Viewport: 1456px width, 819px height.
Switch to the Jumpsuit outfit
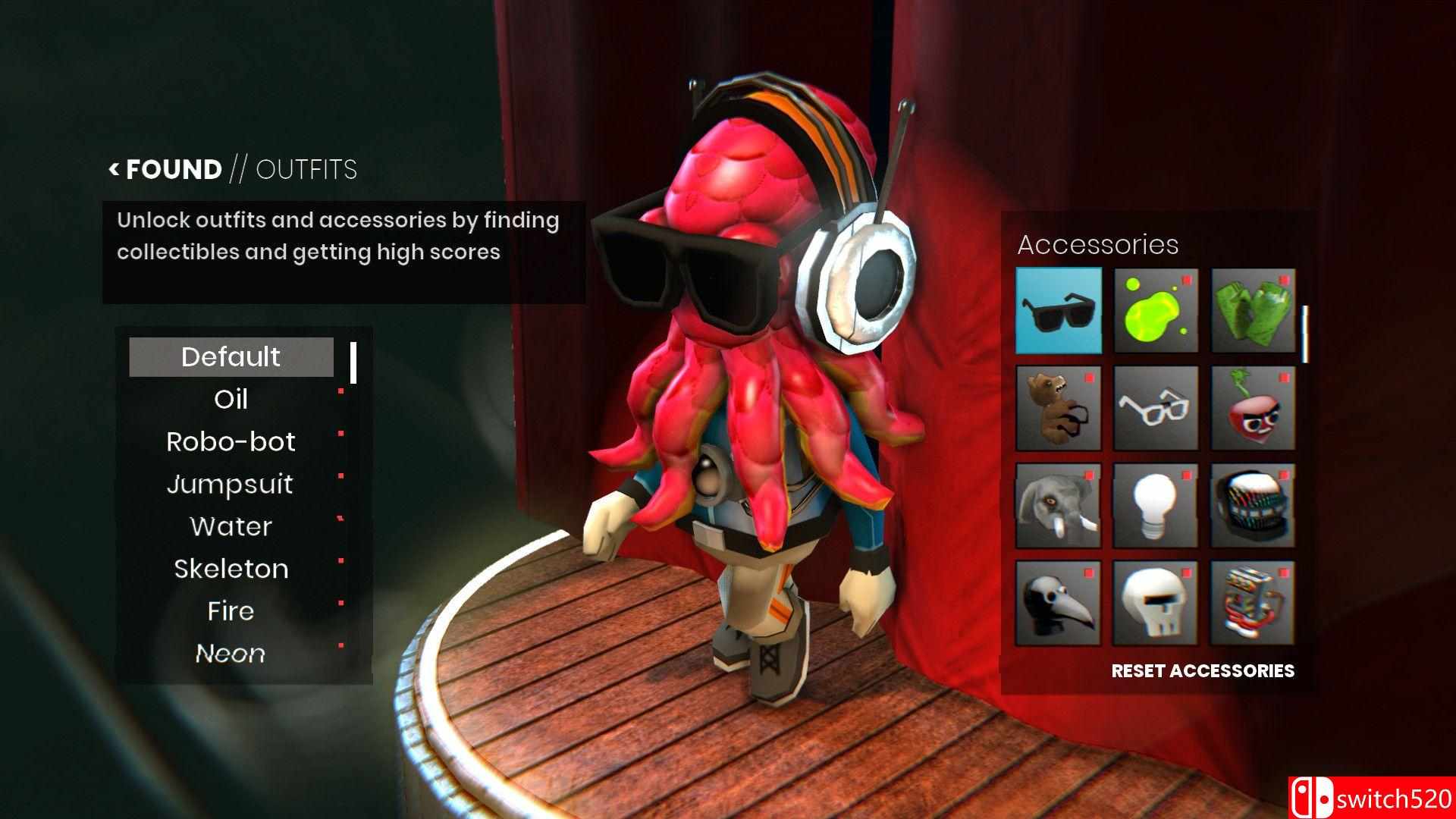click(x=231, y=485)
